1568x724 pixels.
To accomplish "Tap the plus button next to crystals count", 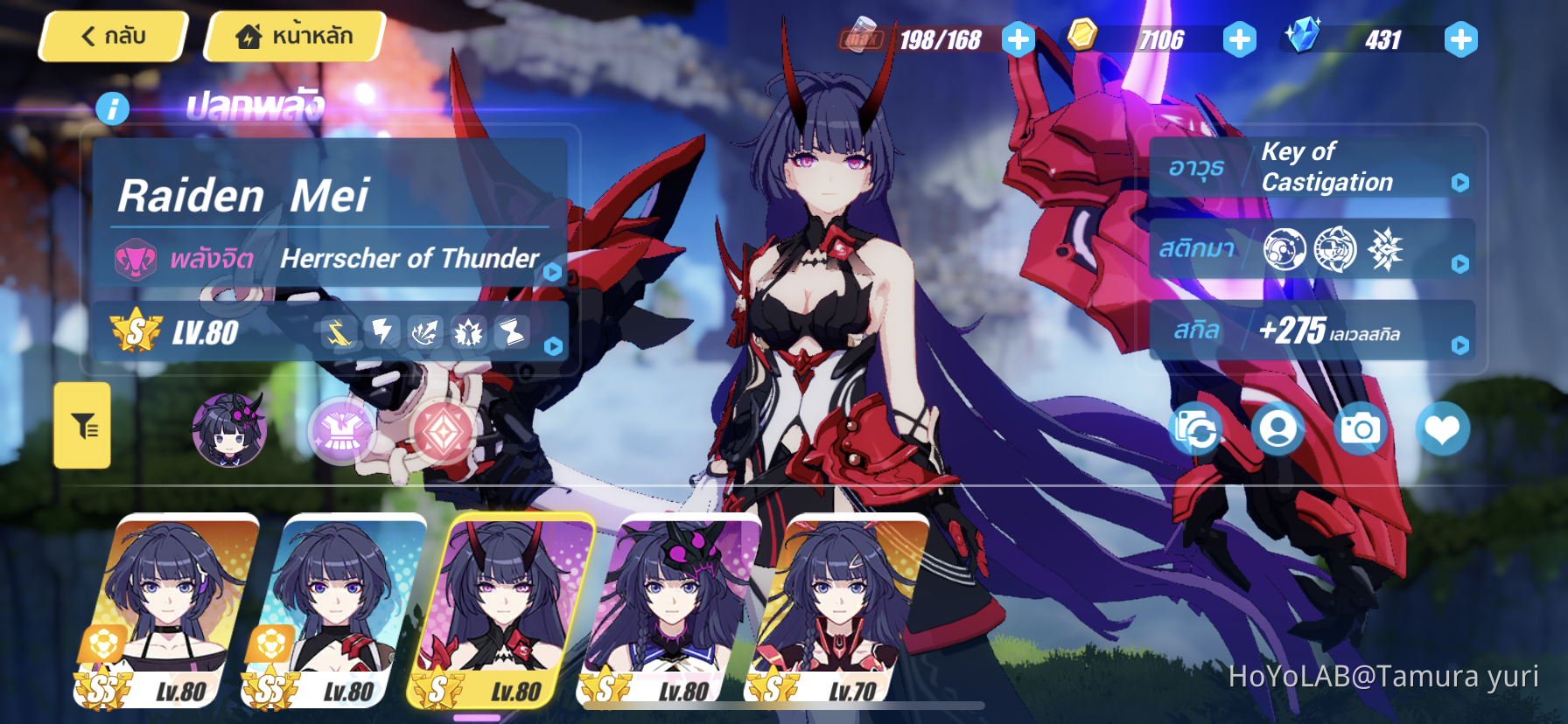I will [1459, 38].
